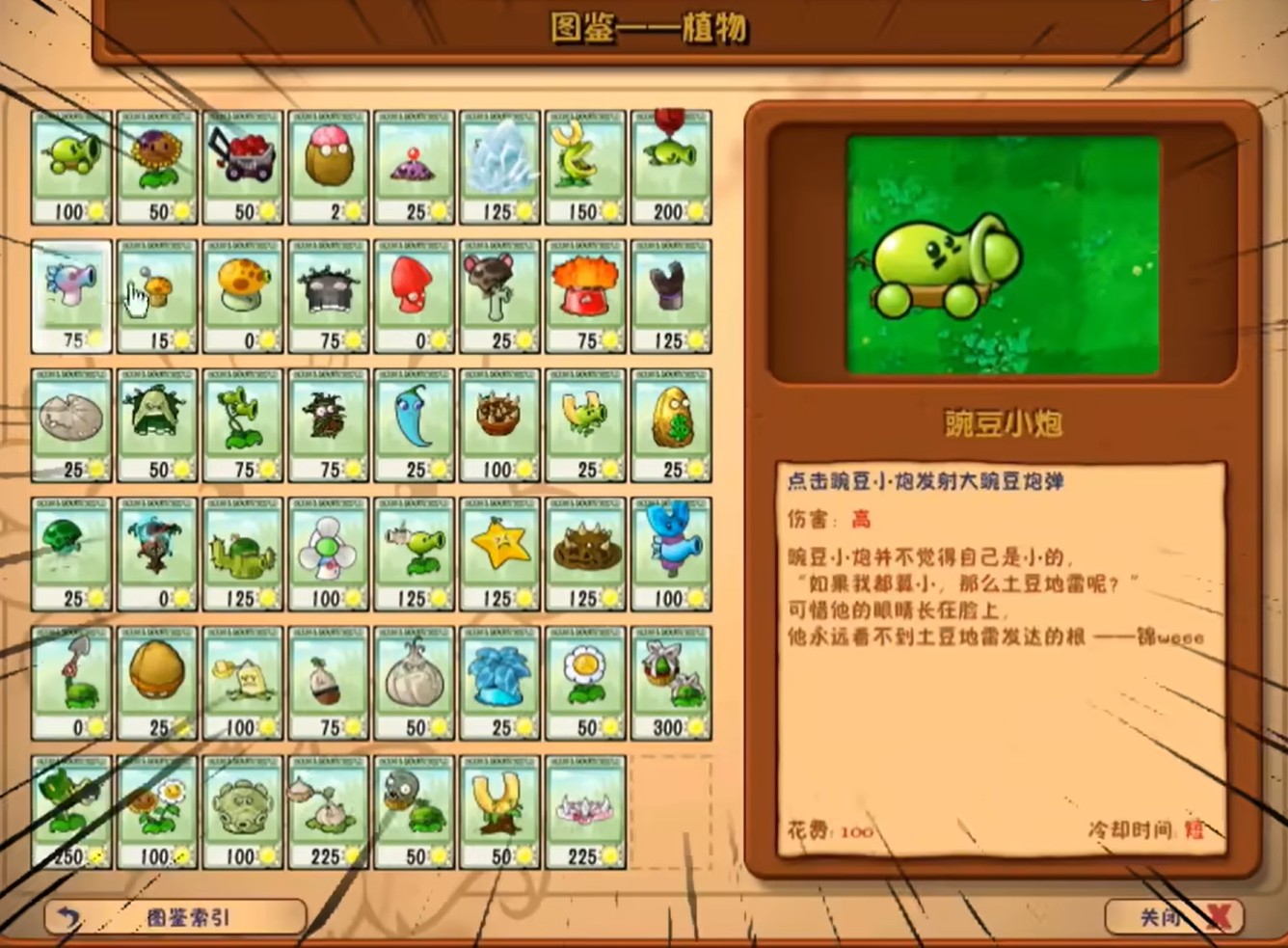
Task: View the red squid mushroom card
Action: pos(414,294)
